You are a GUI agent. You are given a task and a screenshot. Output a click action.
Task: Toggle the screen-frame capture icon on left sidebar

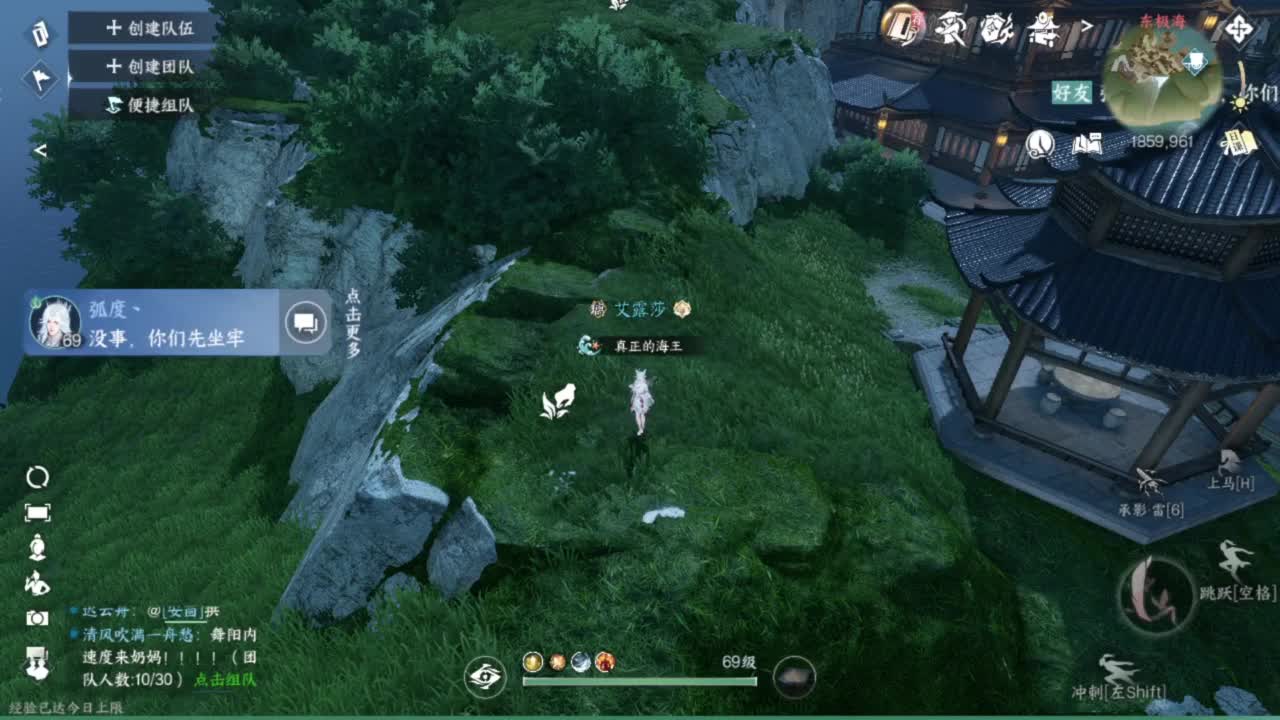point(37,512)
